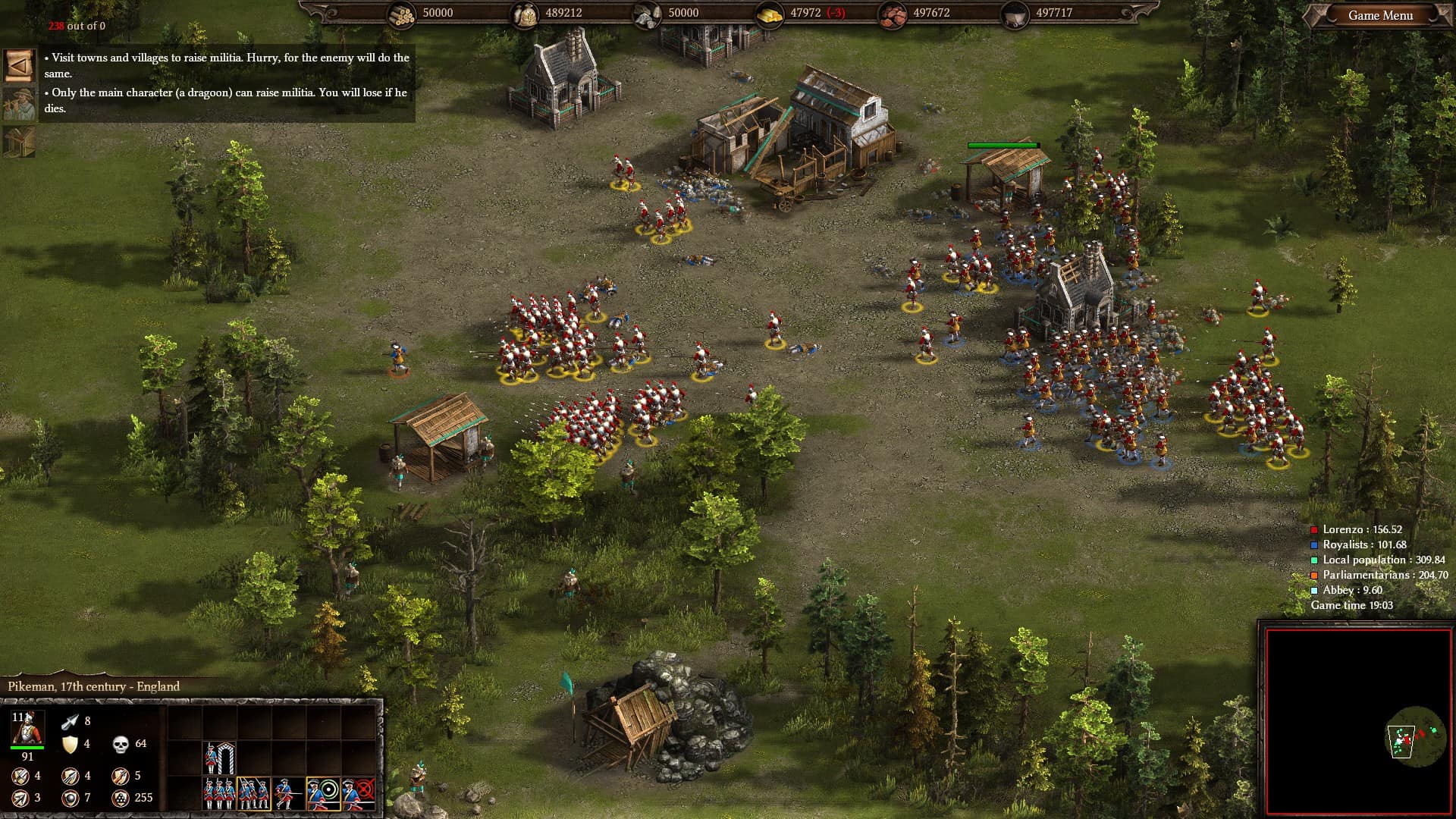Screen dimensions: 1456x819
Task: Choose the three-soldiers line formation command
Action: pos(219,794)
